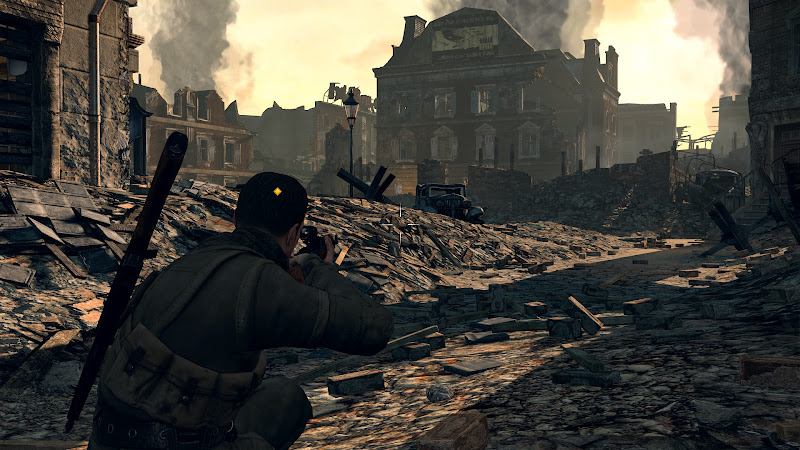Screen dimensions: 800x450
Task: Click the yellow diamond objective marker
Action: (x=277, y=191)
